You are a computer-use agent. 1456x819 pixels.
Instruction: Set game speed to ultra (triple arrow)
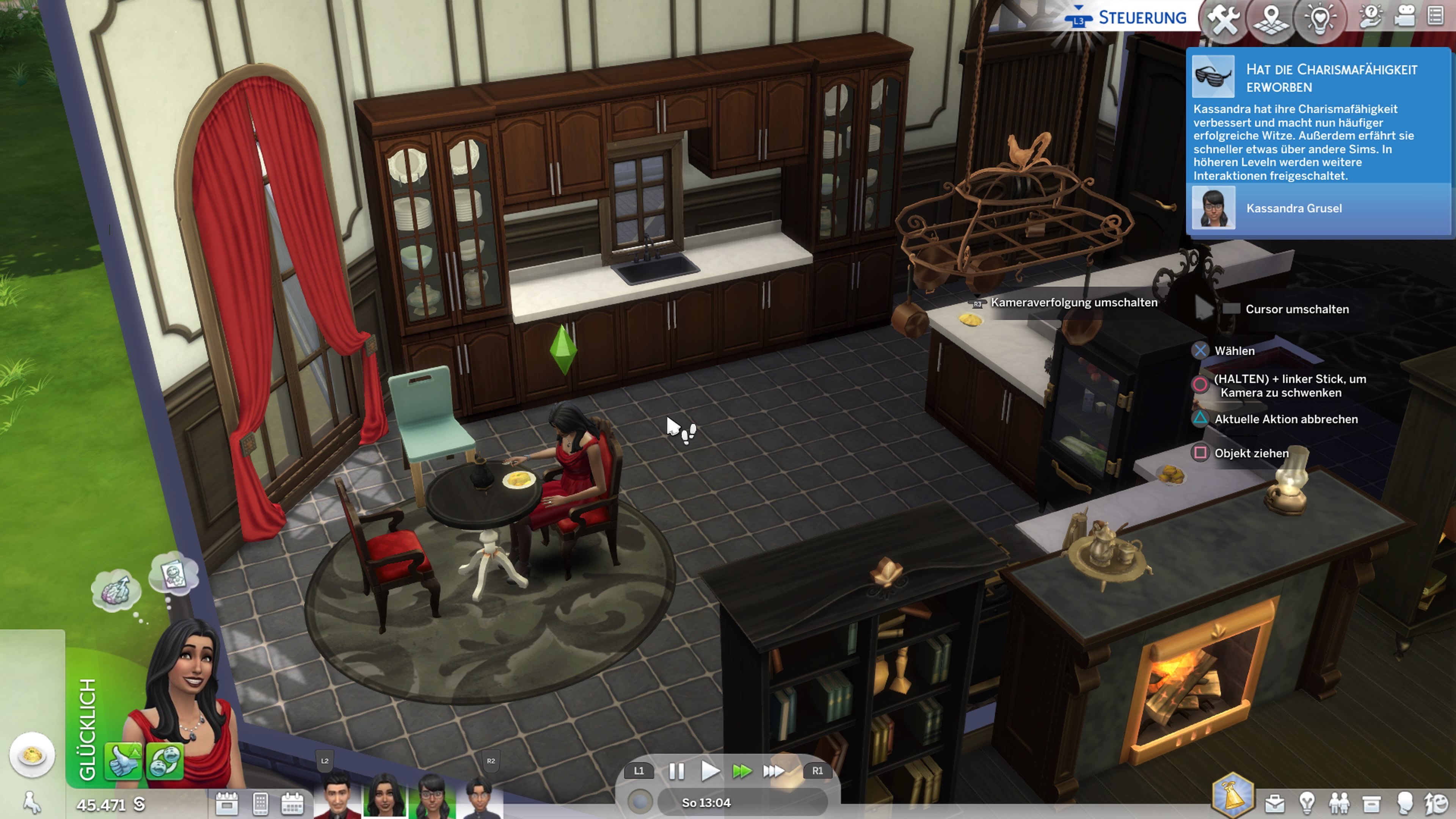773,771
